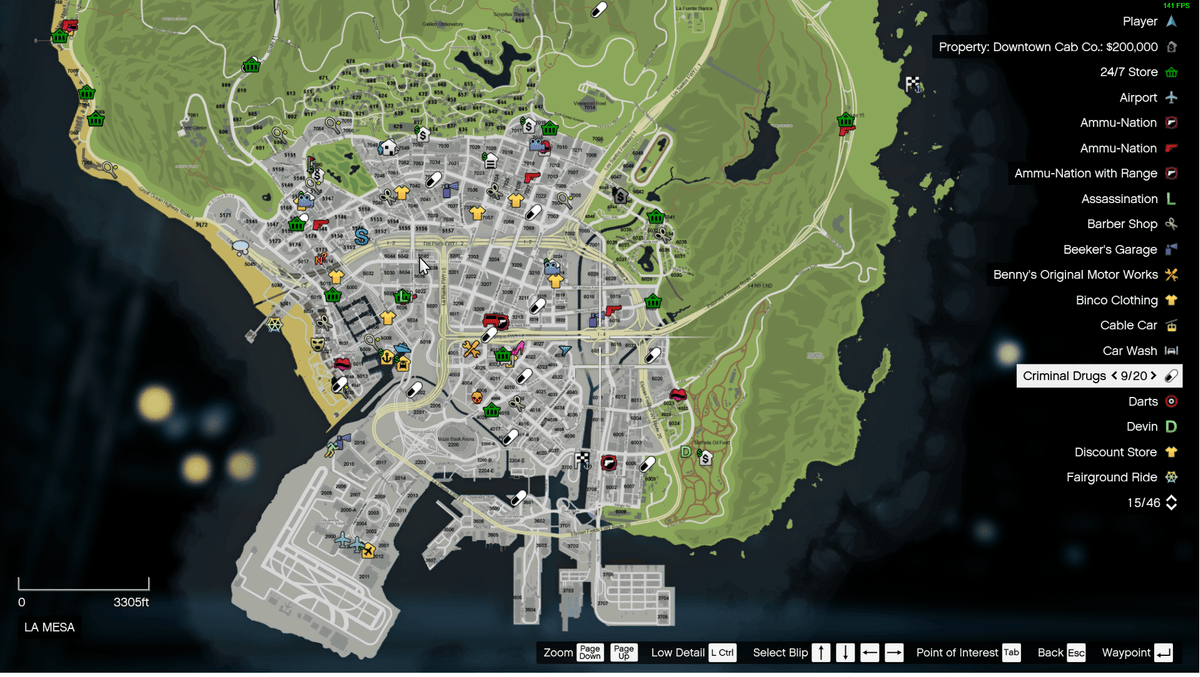Select the Cable Car legend entry
The image size is (1200, 677).
pos(1129,325)
